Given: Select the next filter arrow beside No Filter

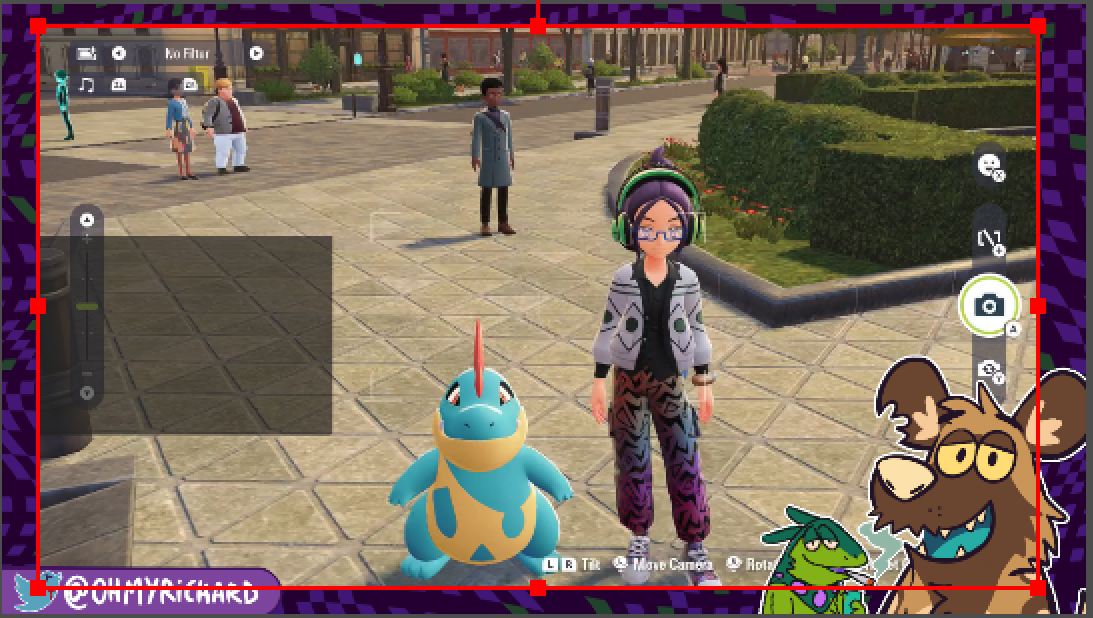Looking at the screenshot, I should pos(256,53).
